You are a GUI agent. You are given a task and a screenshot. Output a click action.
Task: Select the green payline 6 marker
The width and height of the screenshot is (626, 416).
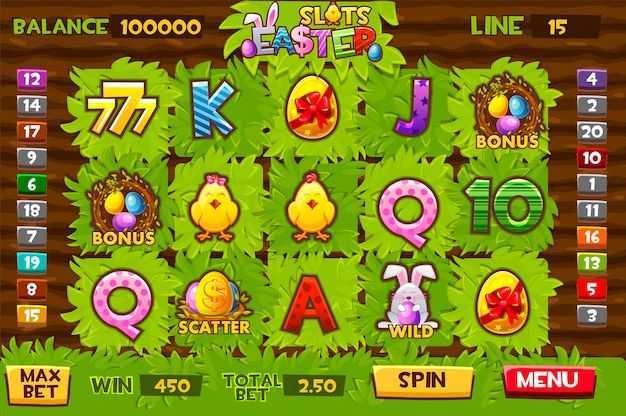[x=32, y=184]
